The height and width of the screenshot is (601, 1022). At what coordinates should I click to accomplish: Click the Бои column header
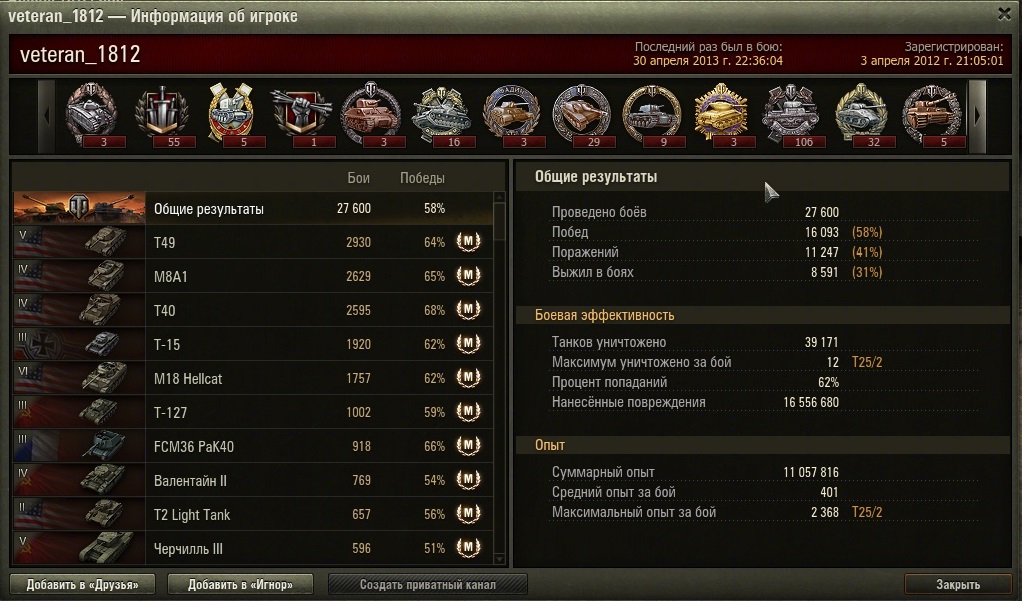point(358,178)
